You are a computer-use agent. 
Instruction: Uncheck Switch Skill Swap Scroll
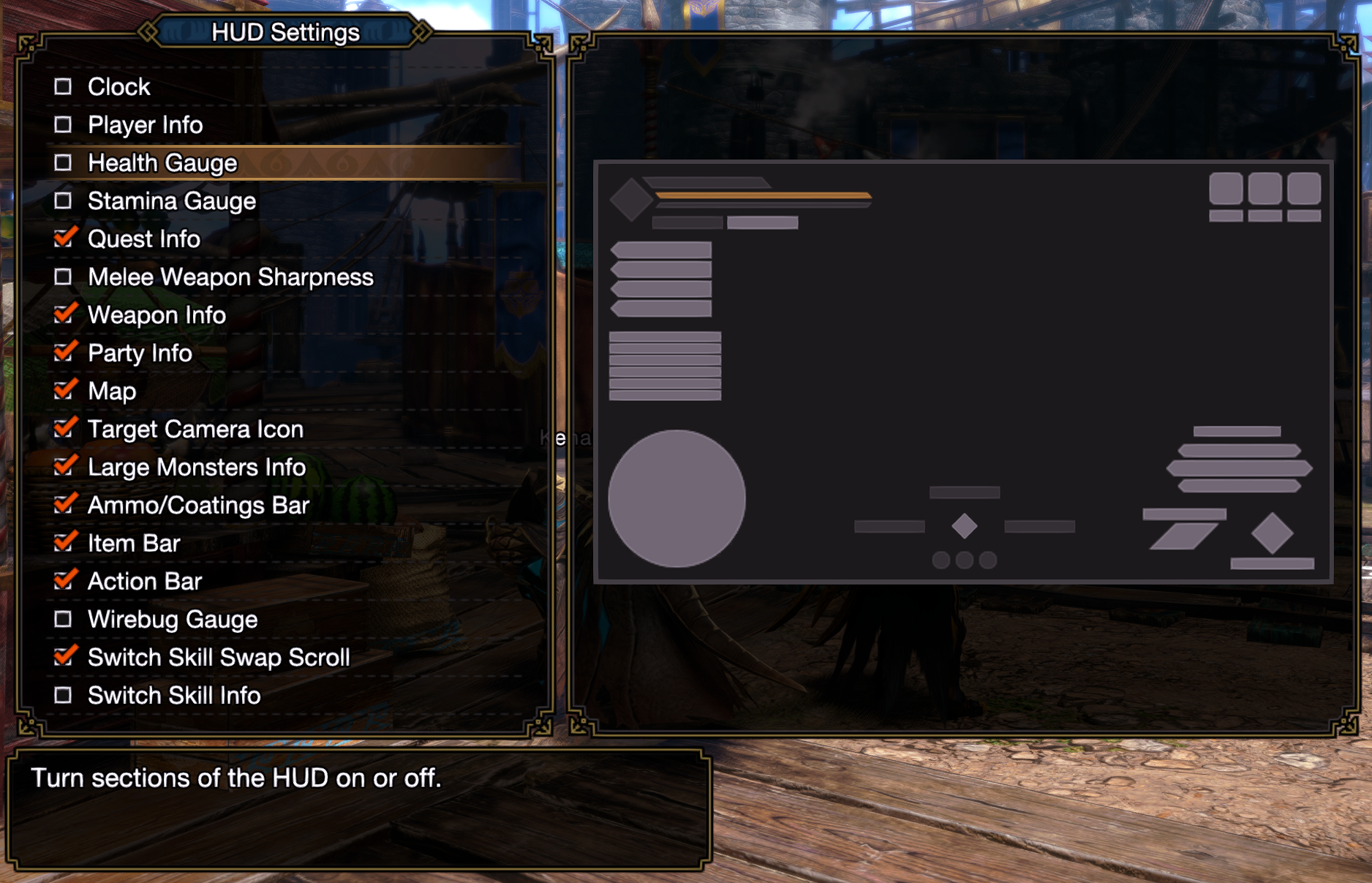pos(64,658)
